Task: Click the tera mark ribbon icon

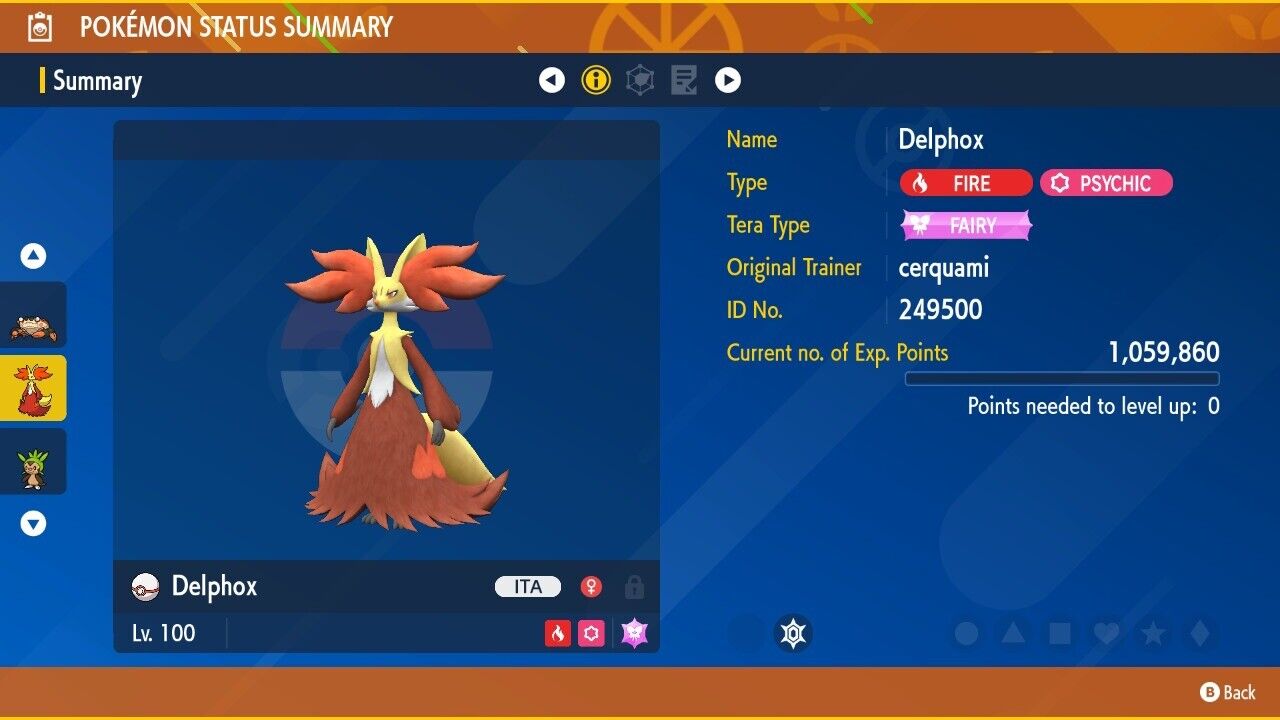Action: 793,633
